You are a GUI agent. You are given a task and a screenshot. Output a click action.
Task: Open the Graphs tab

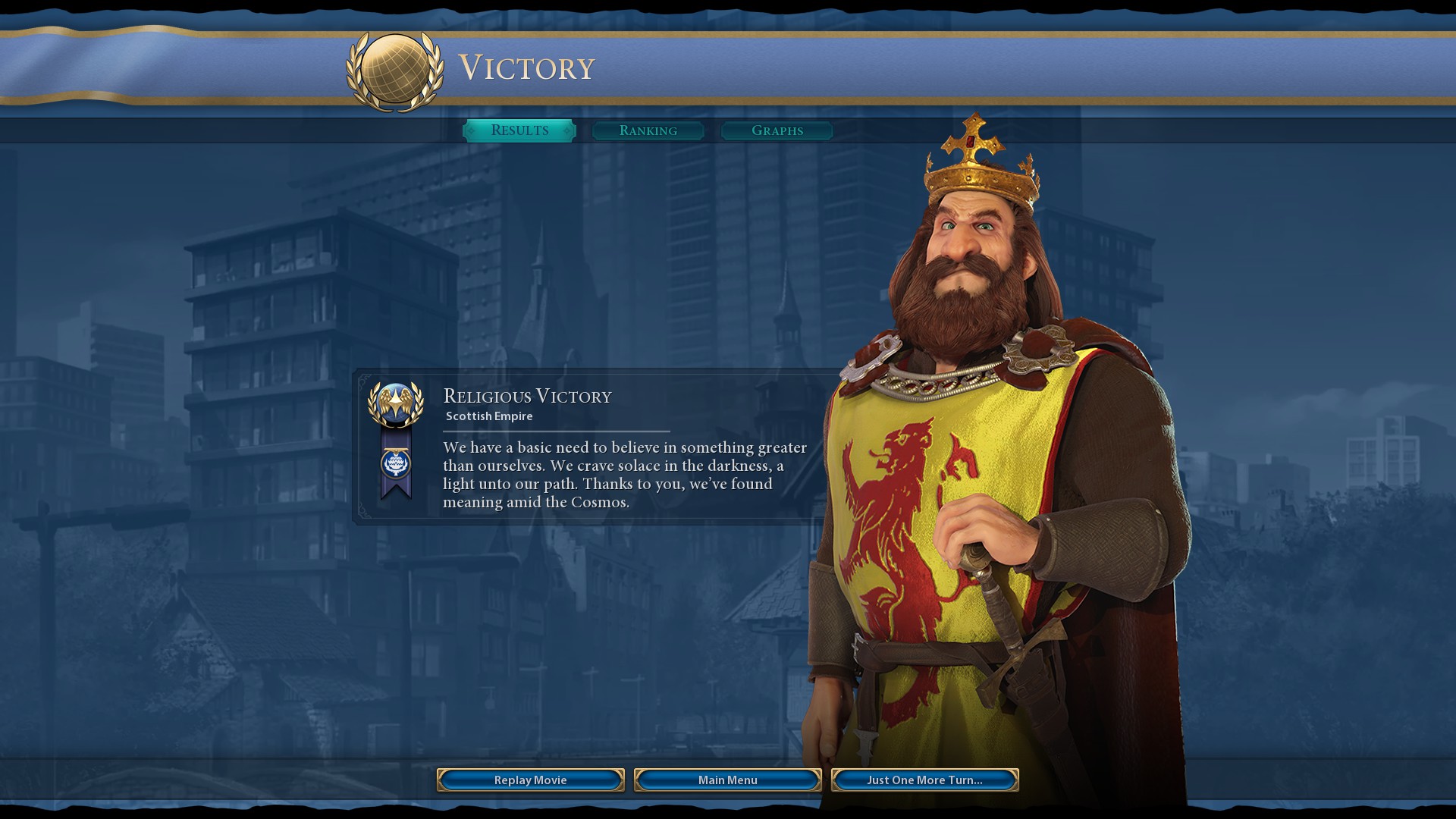click(x=777, y=131)
